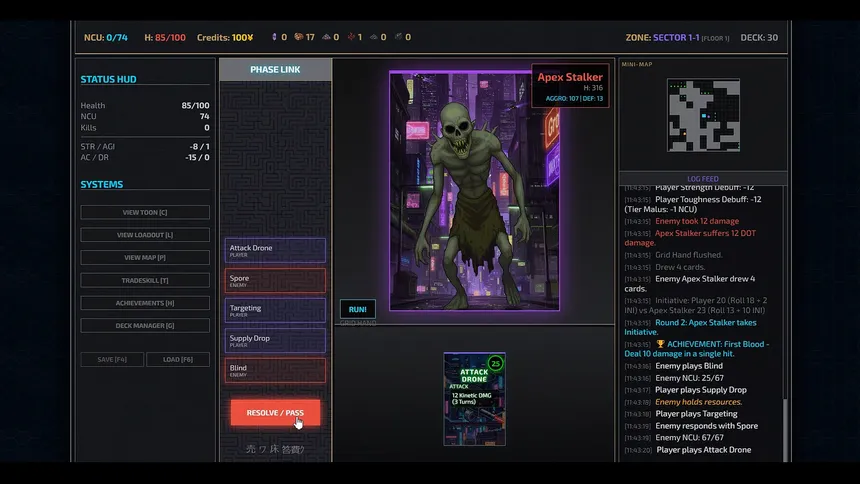
Task: Open the View Loadout screen
Action: coord(145,235)
